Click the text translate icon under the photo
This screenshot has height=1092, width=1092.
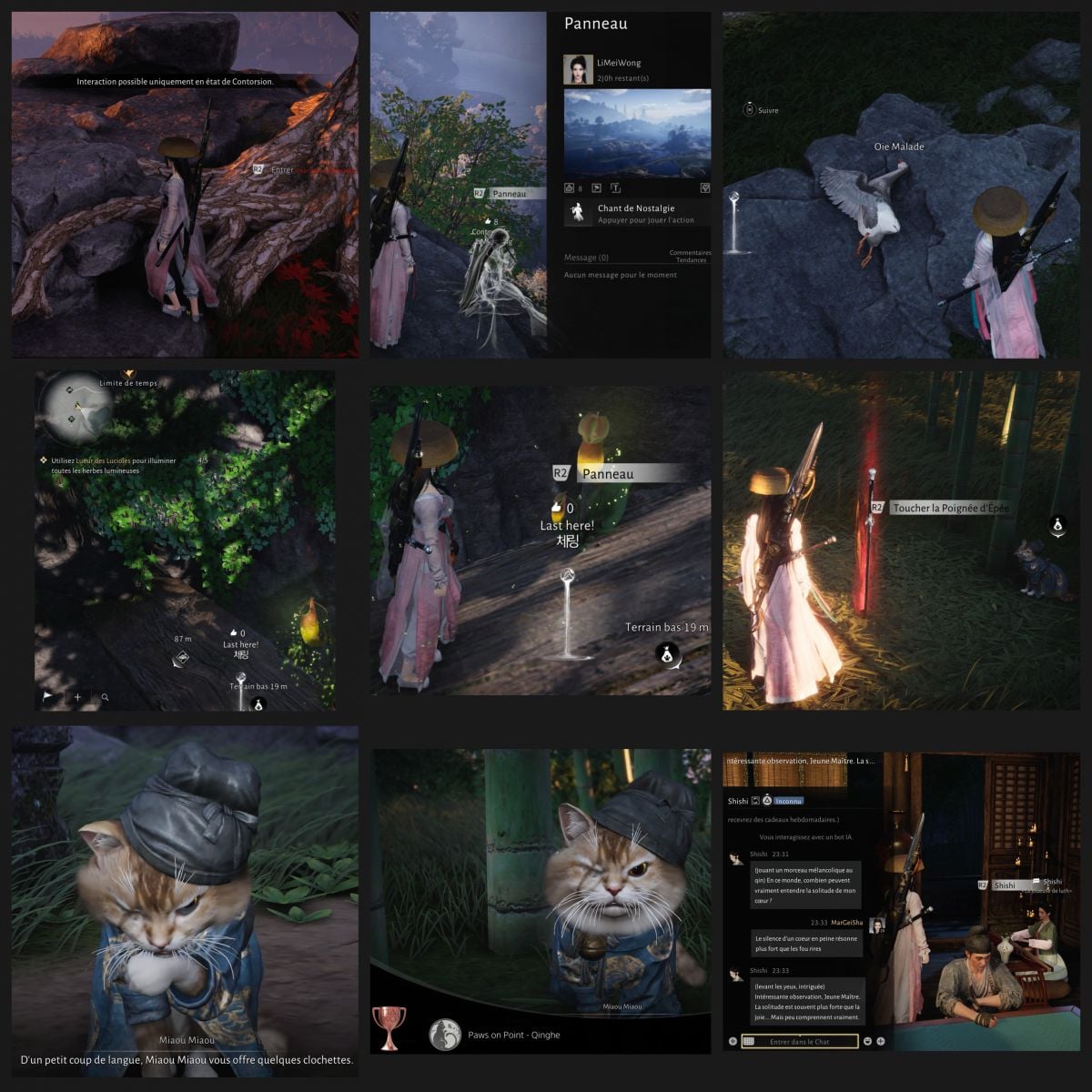coord(616,188)
